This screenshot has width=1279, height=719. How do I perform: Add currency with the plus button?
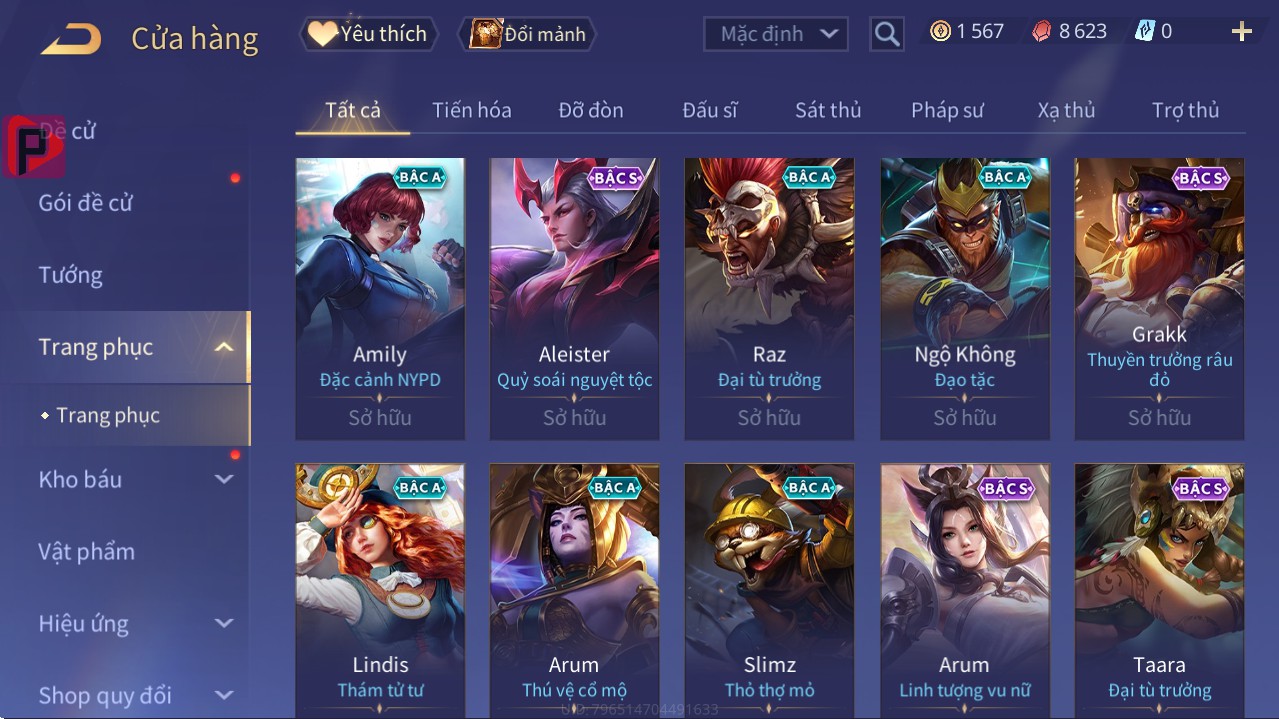click(x=1241, y=32)
